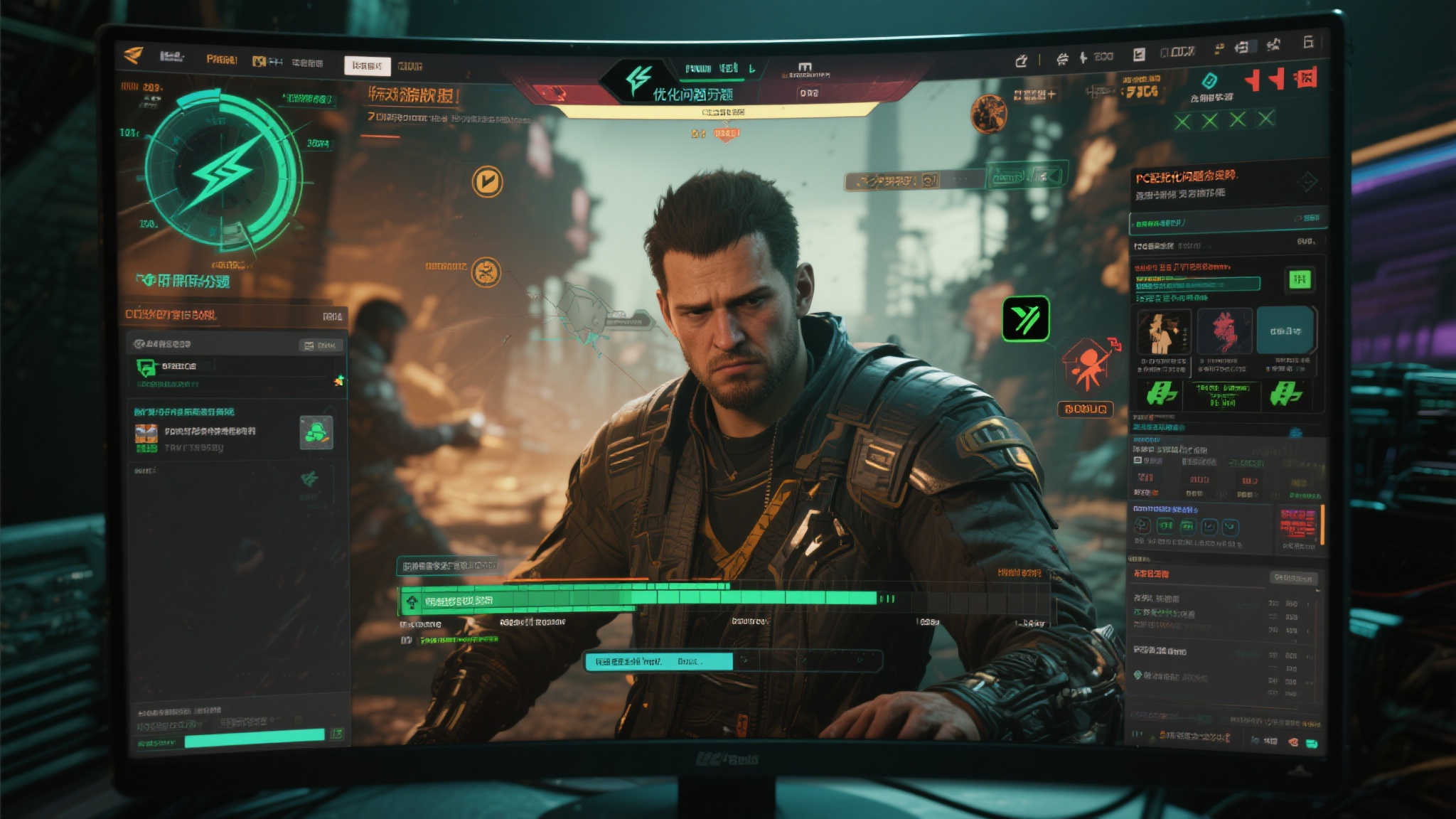Click the red square icon at top-right corner
Screen dimensions: 1456x819
(x=1305, y=77)
